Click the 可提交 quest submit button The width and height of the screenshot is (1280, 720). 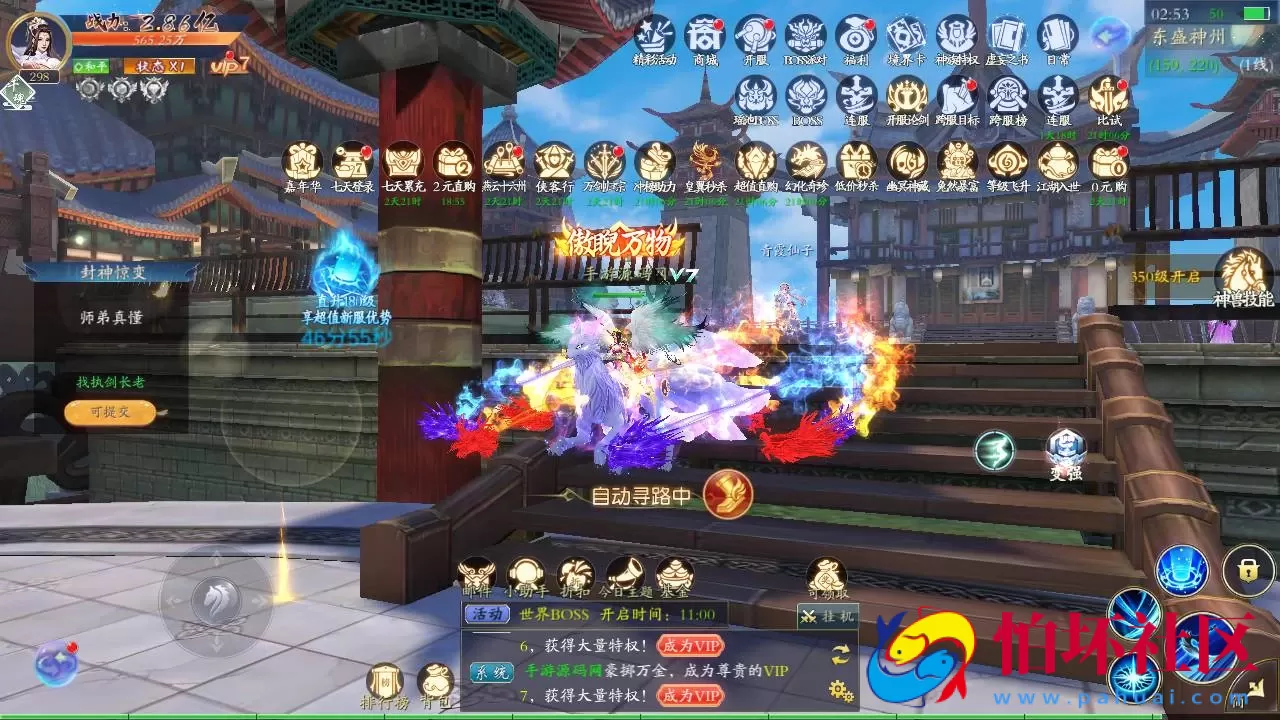[x=110, y=412]
